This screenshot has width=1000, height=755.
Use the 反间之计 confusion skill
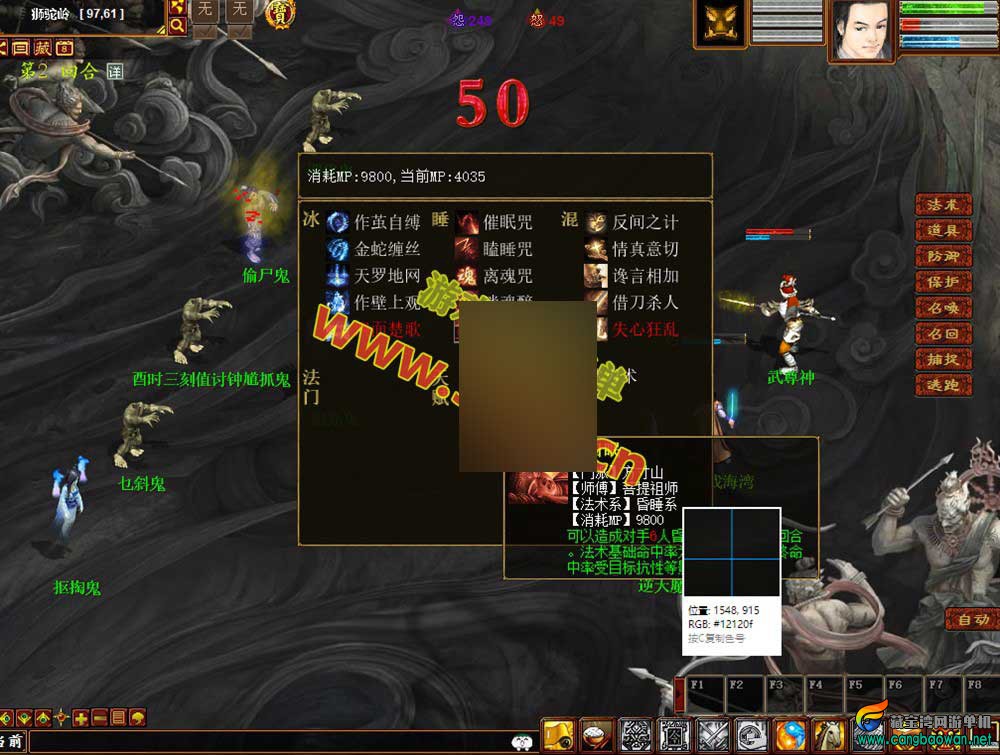pos(645,222)
